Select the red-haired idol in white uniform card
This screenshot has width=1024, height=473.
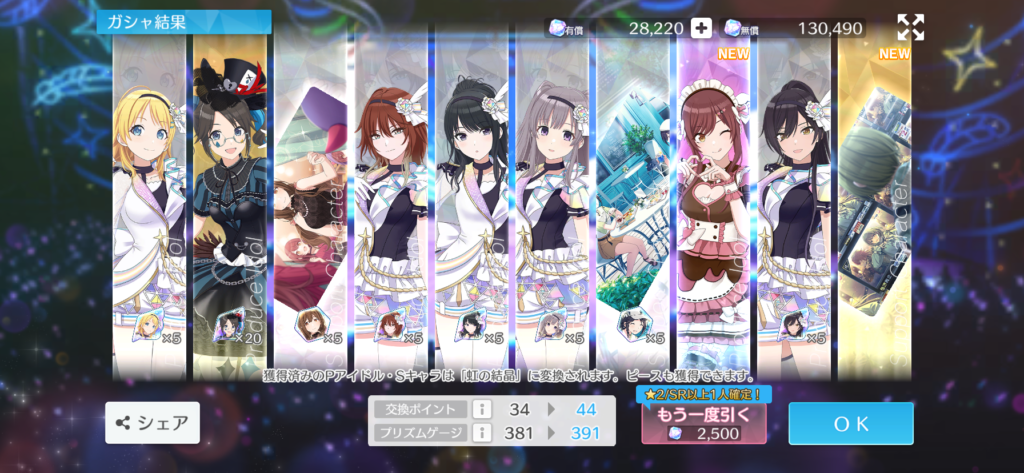pos(392,200)
